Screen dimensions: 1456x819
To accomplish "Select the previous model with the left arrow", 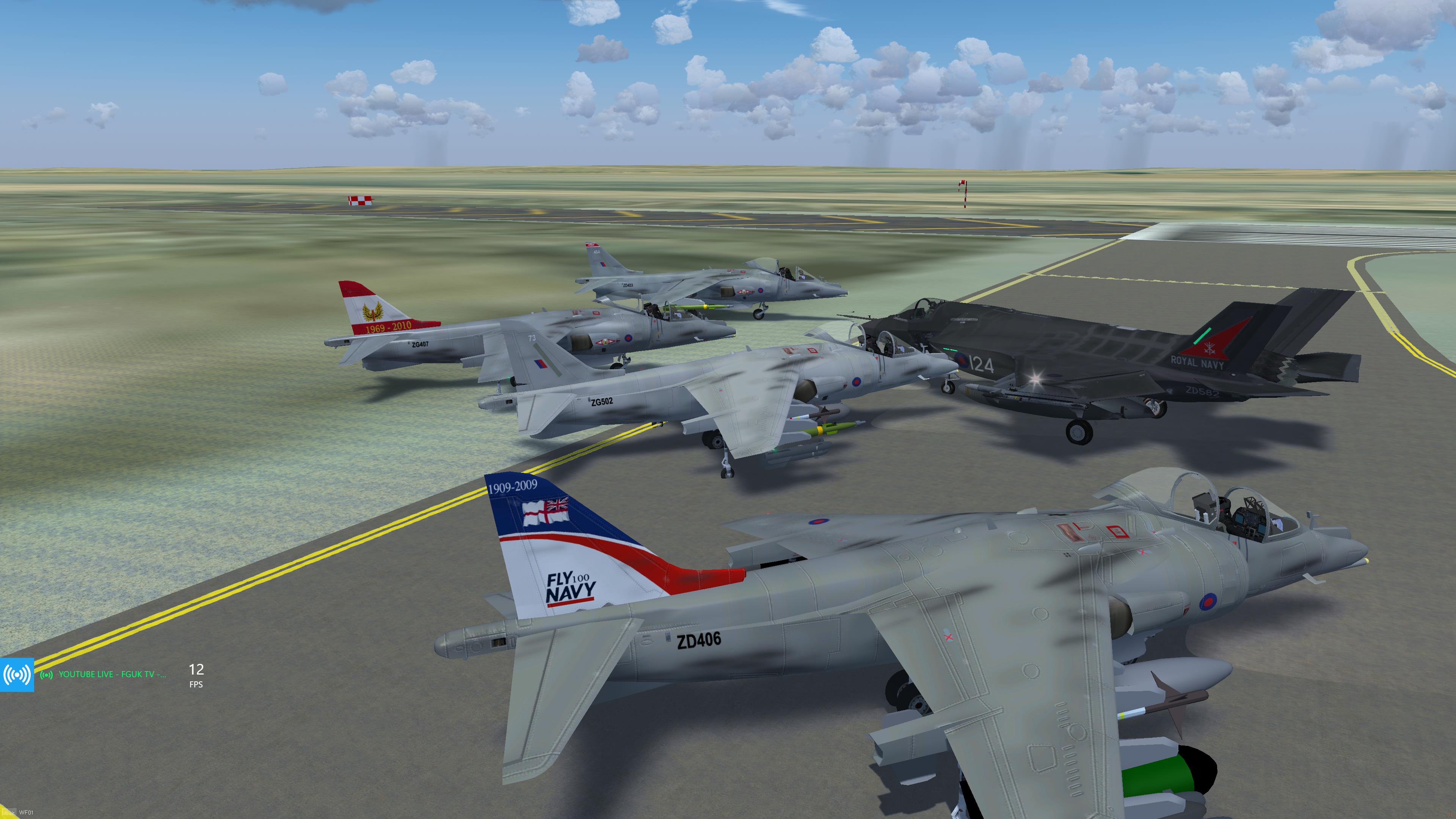I will tap(5, 813).
